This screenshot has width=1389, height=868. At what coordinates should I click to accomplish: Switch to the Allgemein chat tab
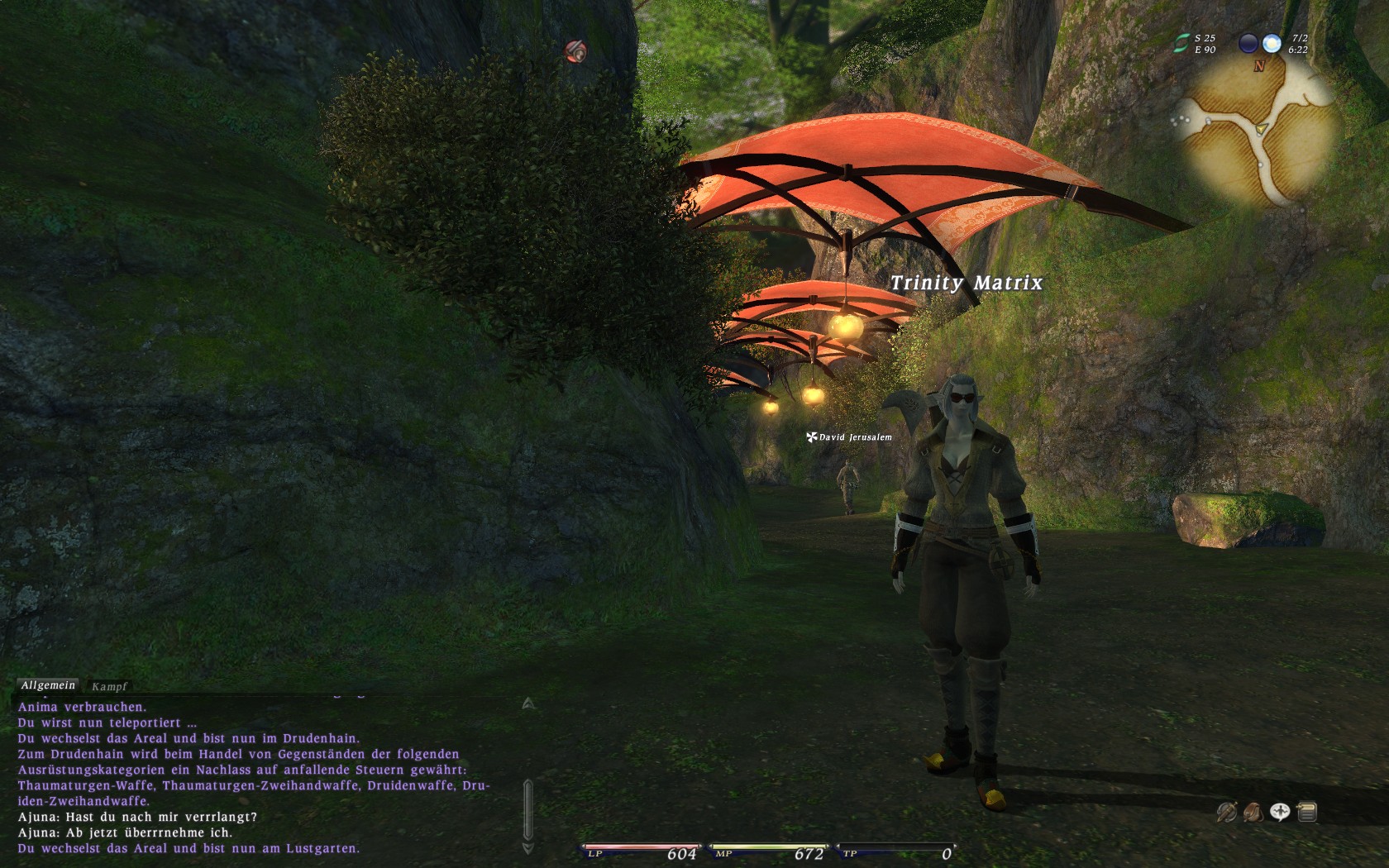(48, 685)
